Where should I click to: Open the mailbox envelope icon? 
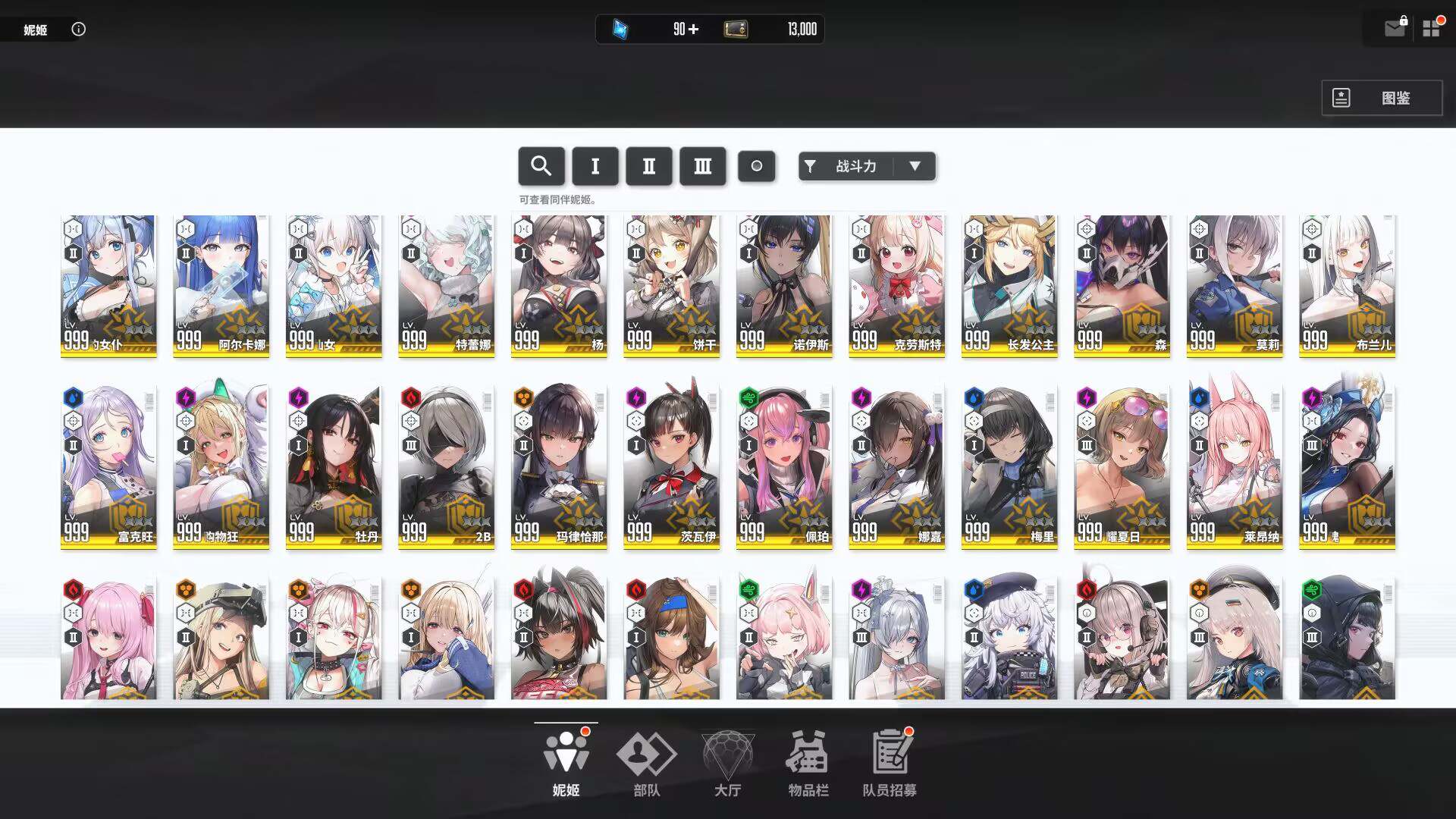pos(1394,29)
